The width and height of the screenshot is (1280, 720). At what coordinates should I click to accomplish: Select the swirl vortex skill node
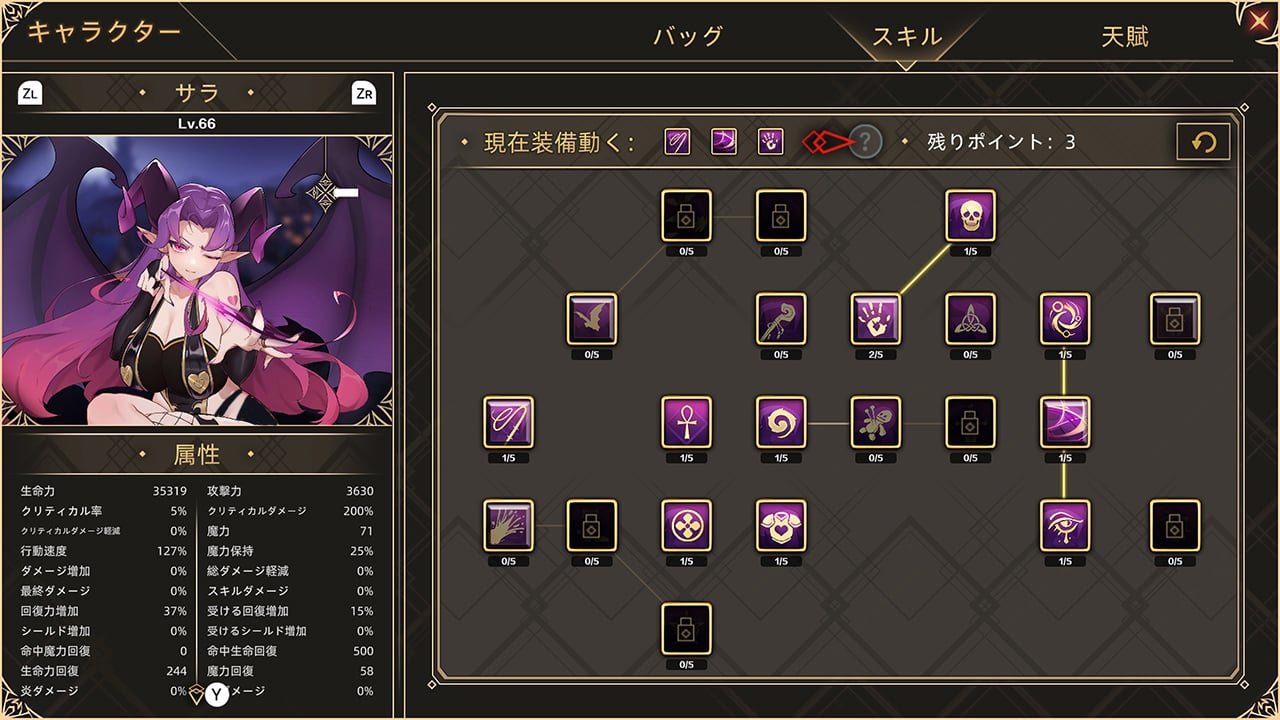(781, 424)
